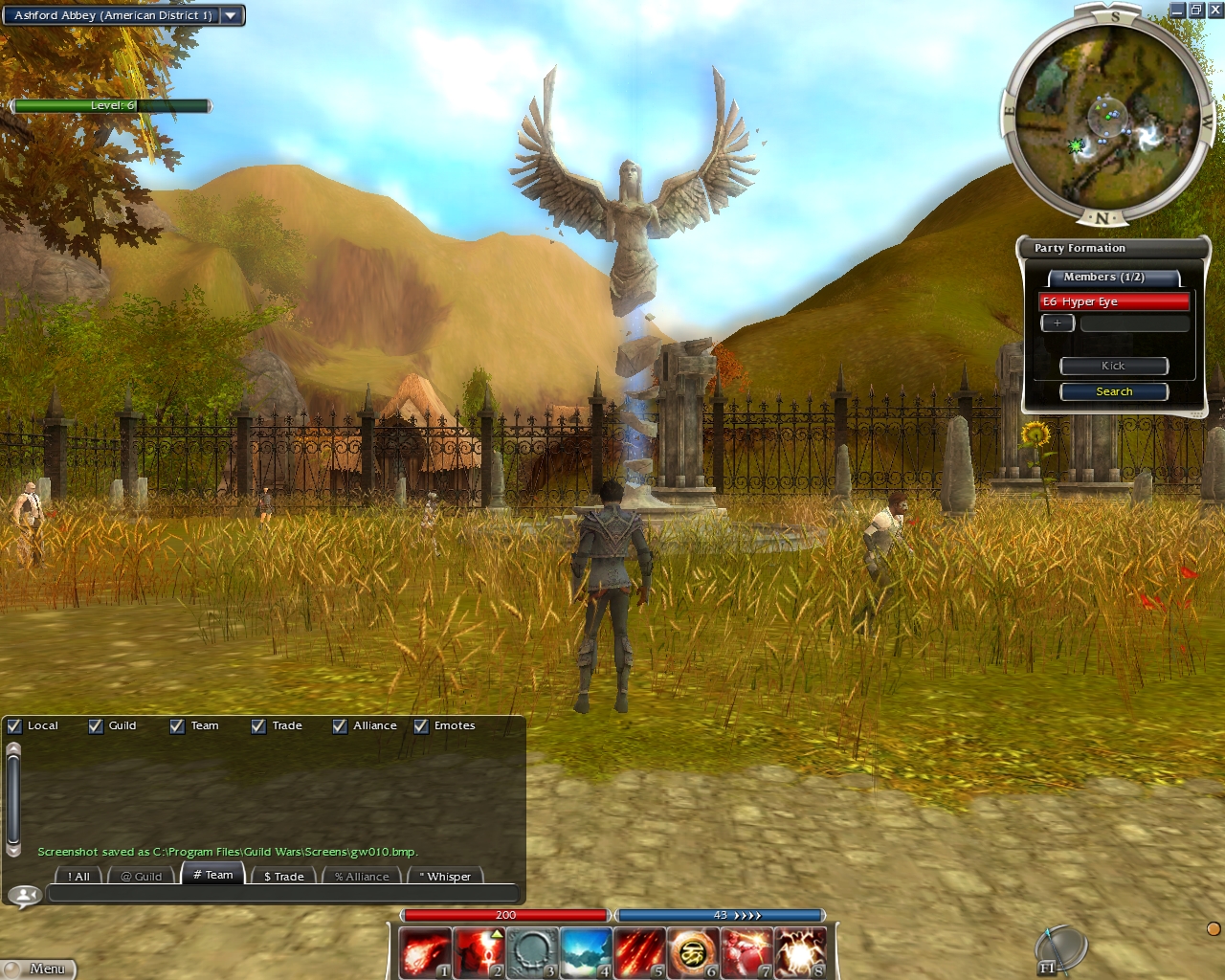Open the district dropdown for Ashford Abbey
This screenshot has width=1225, height=980.
point(231,15)
